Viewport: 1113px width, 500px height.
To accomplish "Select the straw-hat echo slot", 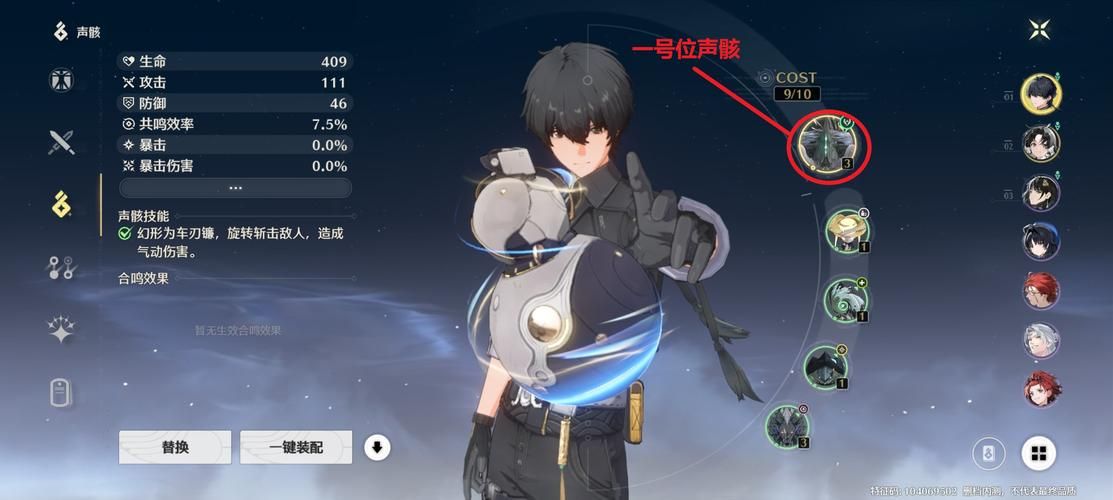I will [x=847, y=230].
